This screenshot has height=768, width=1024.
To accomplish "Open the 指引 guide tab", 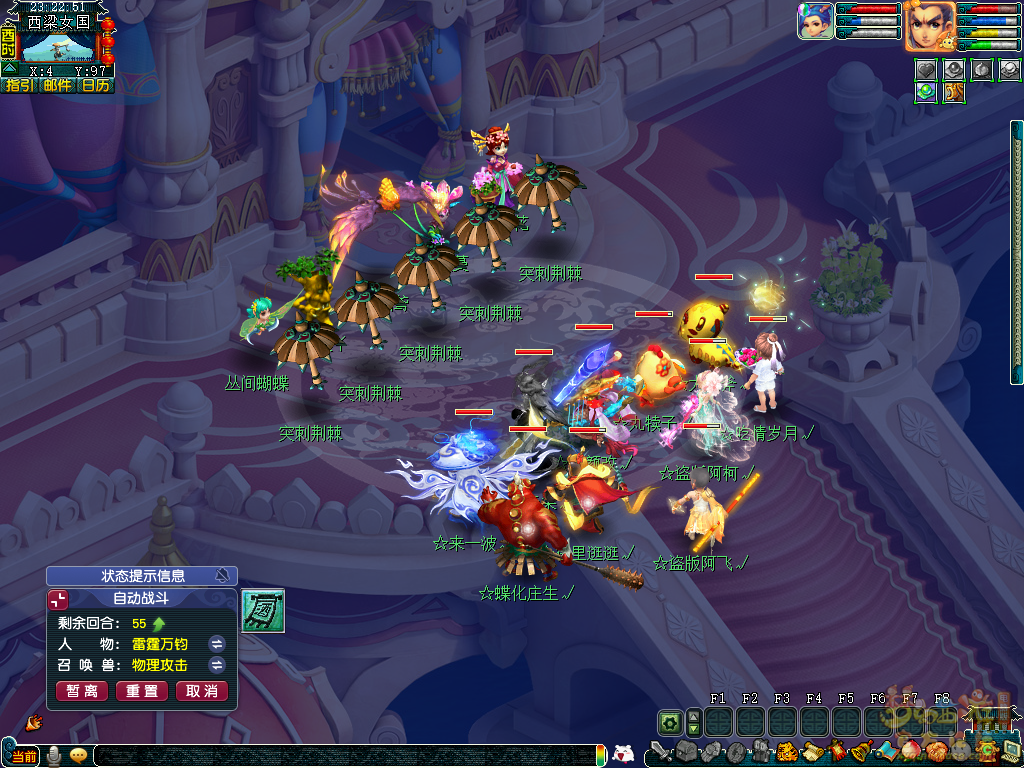I will (x=19, y=86).
